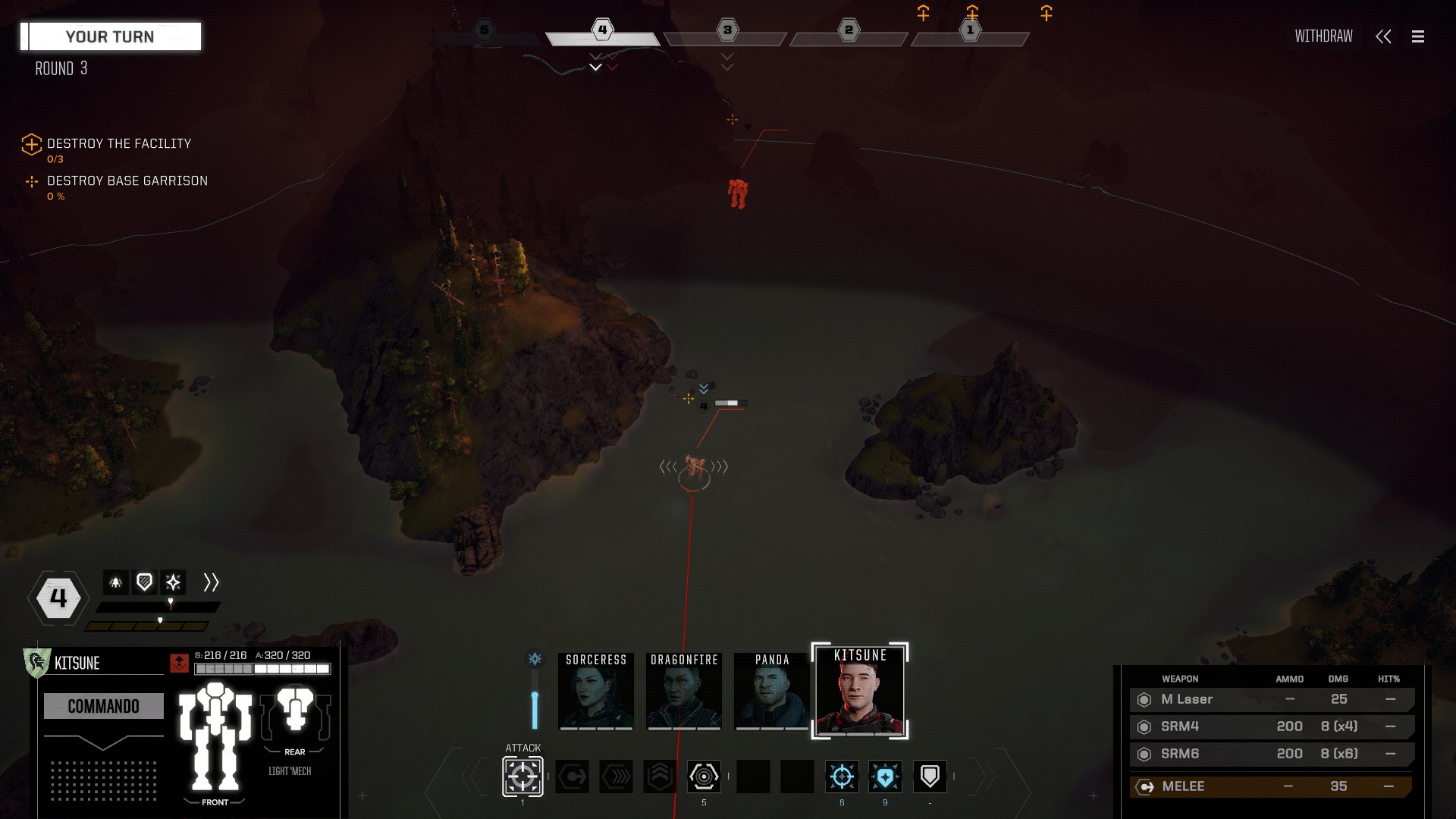Viewport: 1456px width, 819px height.
Task: Choose Panda's pilot portrait
Action: click(772, 691)
